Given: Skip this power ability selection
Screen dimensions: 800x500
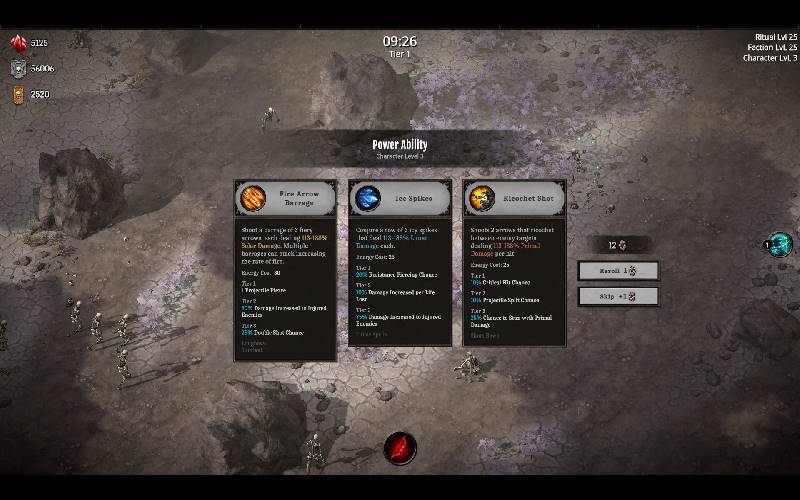Looking at the screenshot, I should pos(618,297).
